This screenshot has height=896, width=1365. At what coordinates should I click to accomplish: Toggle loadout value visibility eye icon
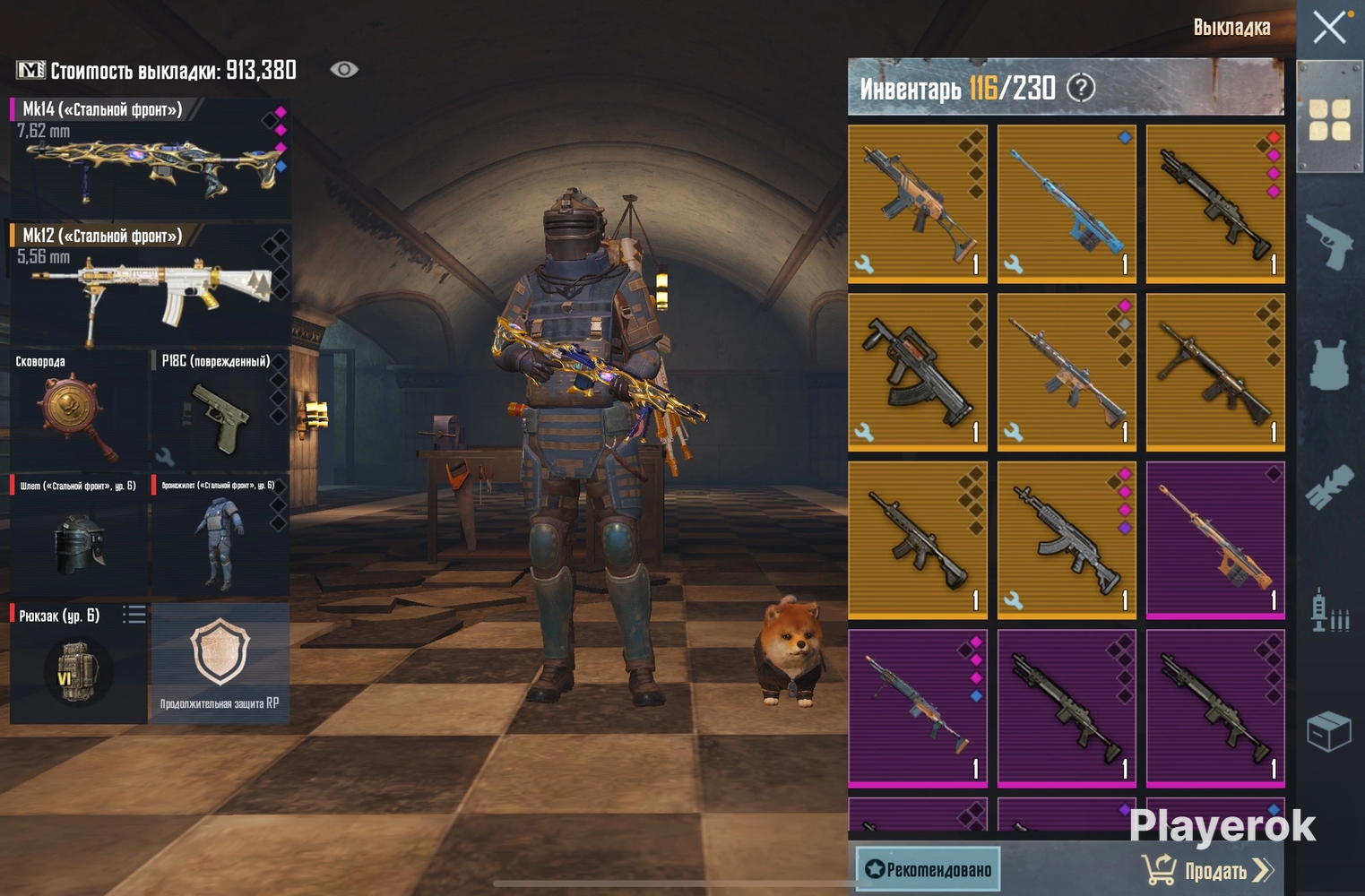click(344, 70)
